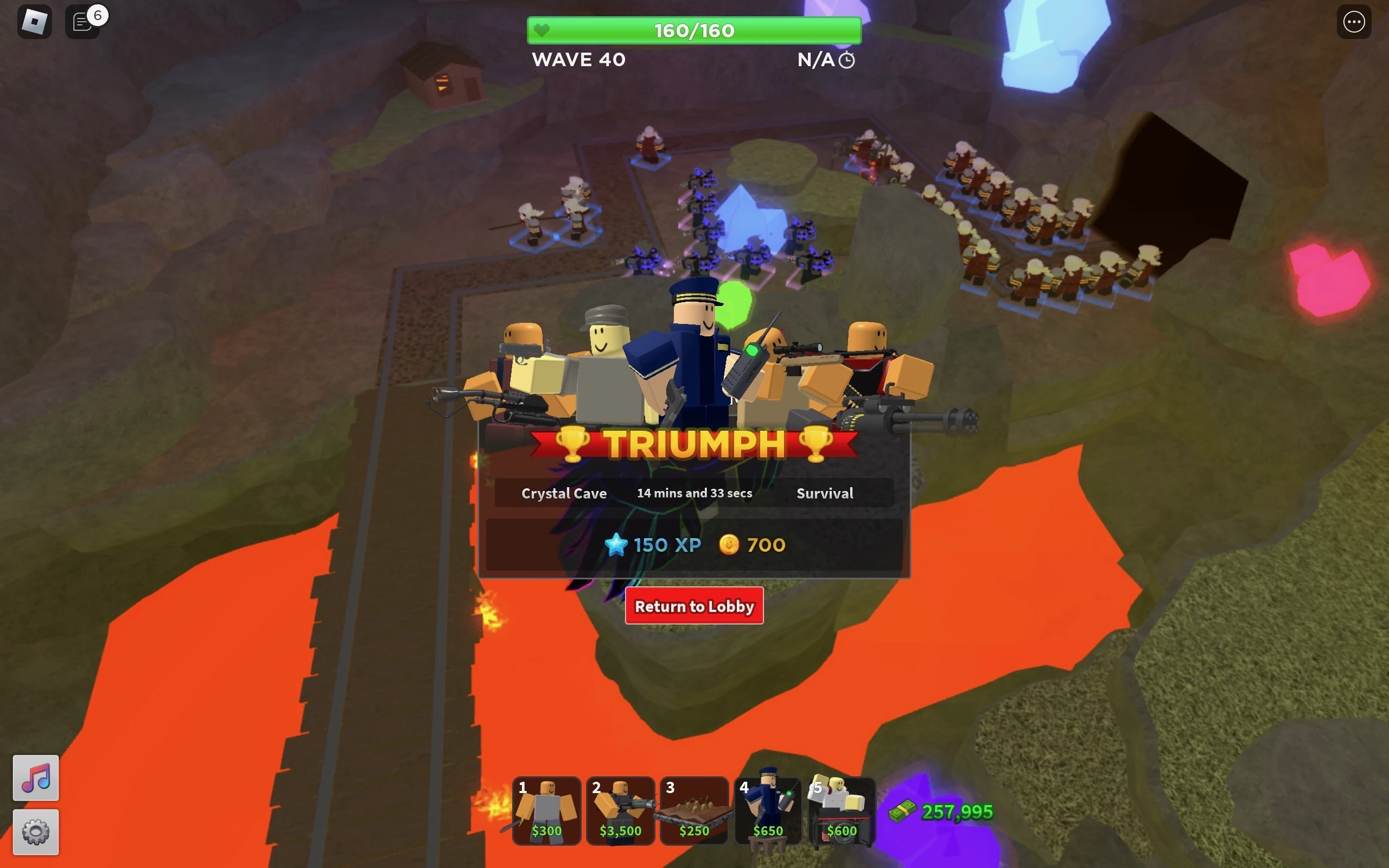Viewport: 1389px width, 868px height.
Task: Click the green cash icon showing 257,995
Action: point(902,811)
